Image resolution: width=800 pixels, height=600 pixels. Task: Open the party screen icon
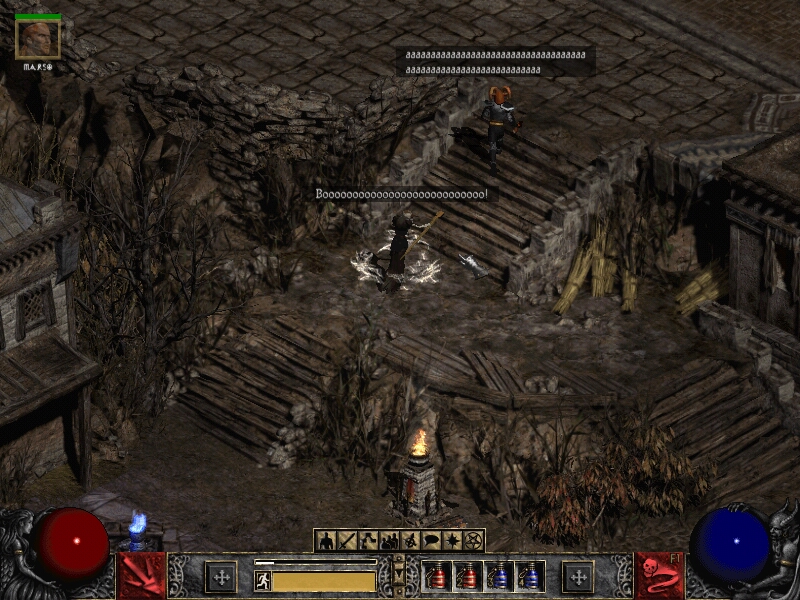pos(388,541)
